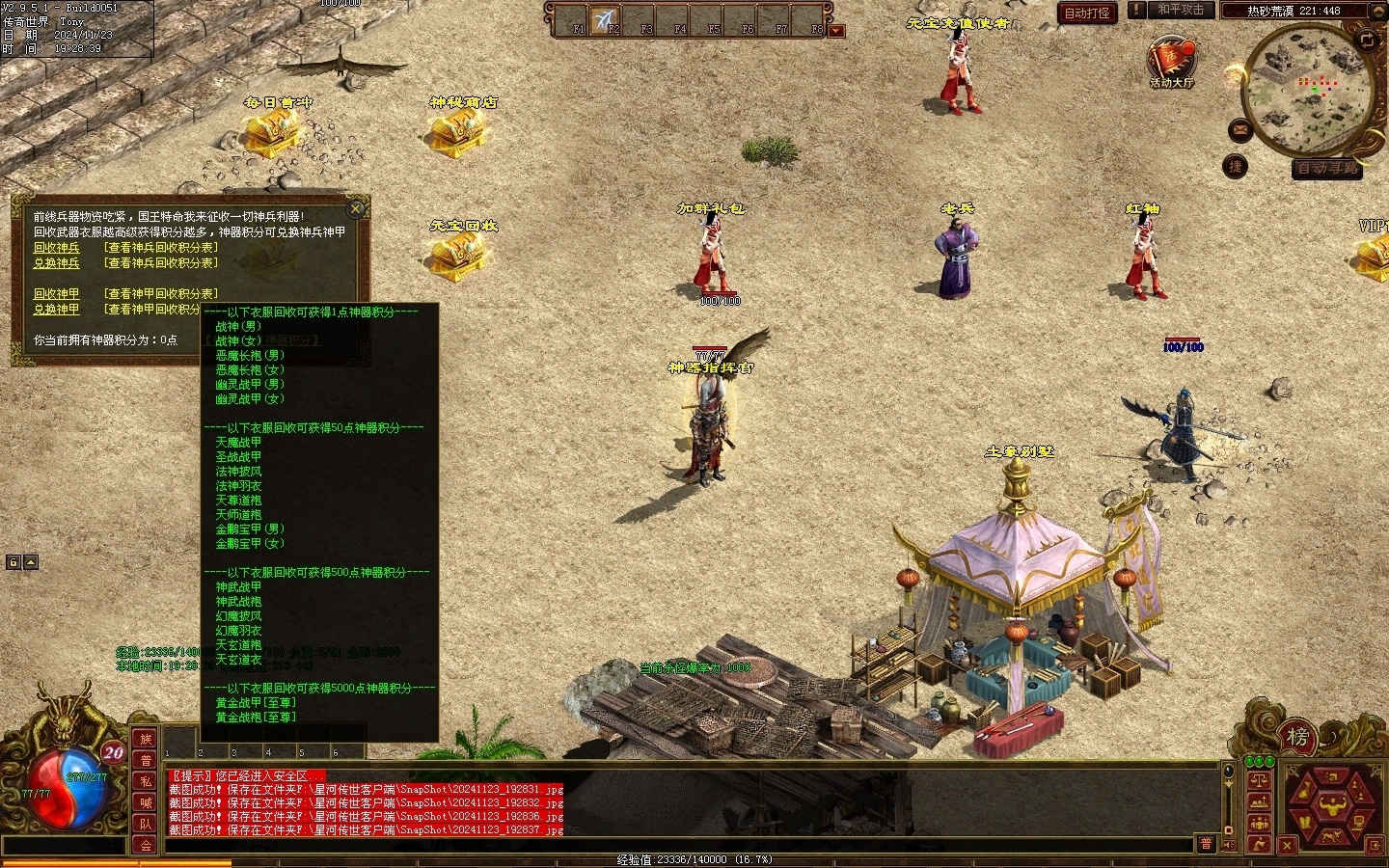Open the mail envelope icon

click(x=1240, y=129)
